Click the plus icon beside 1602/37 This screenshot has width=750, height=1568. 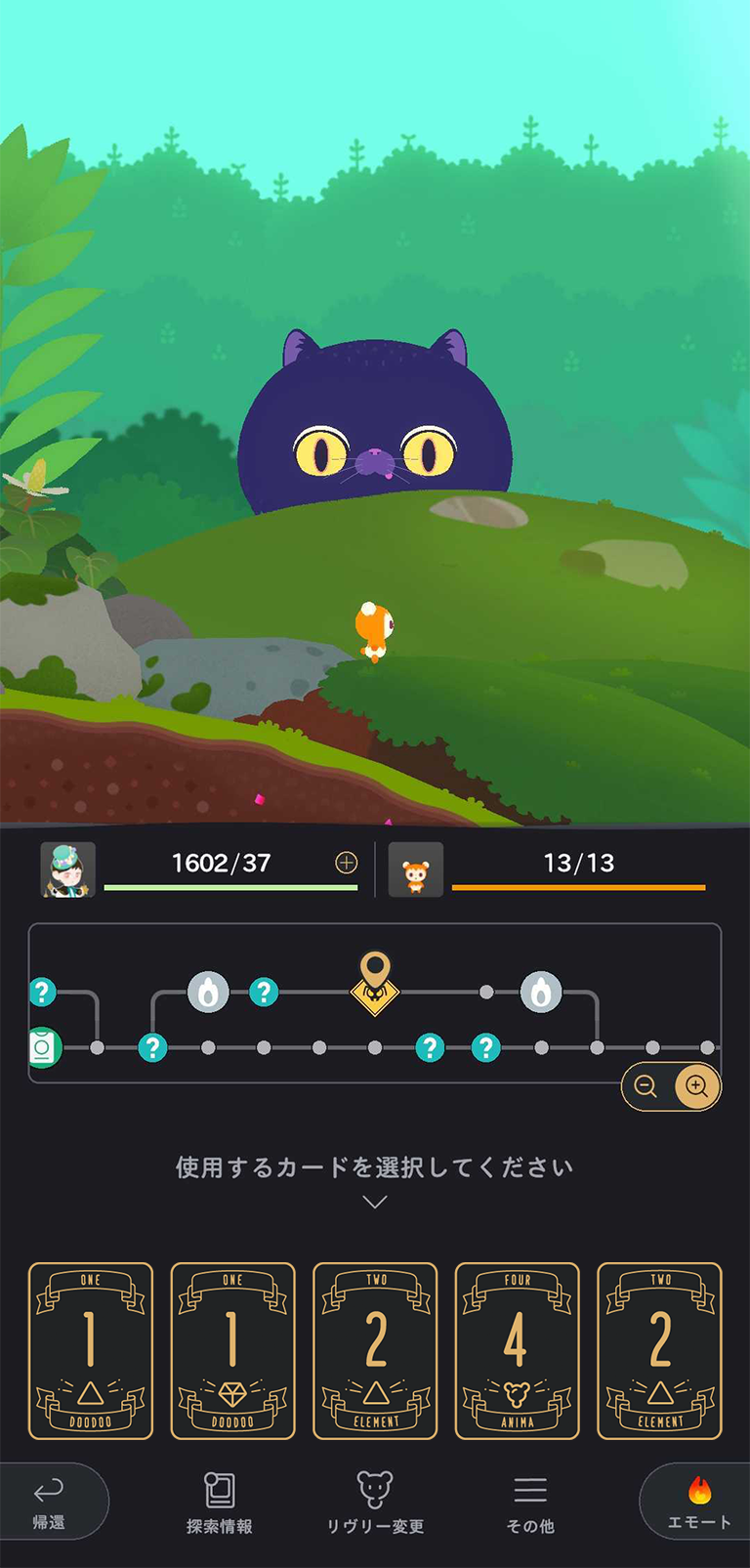point(347,863)
